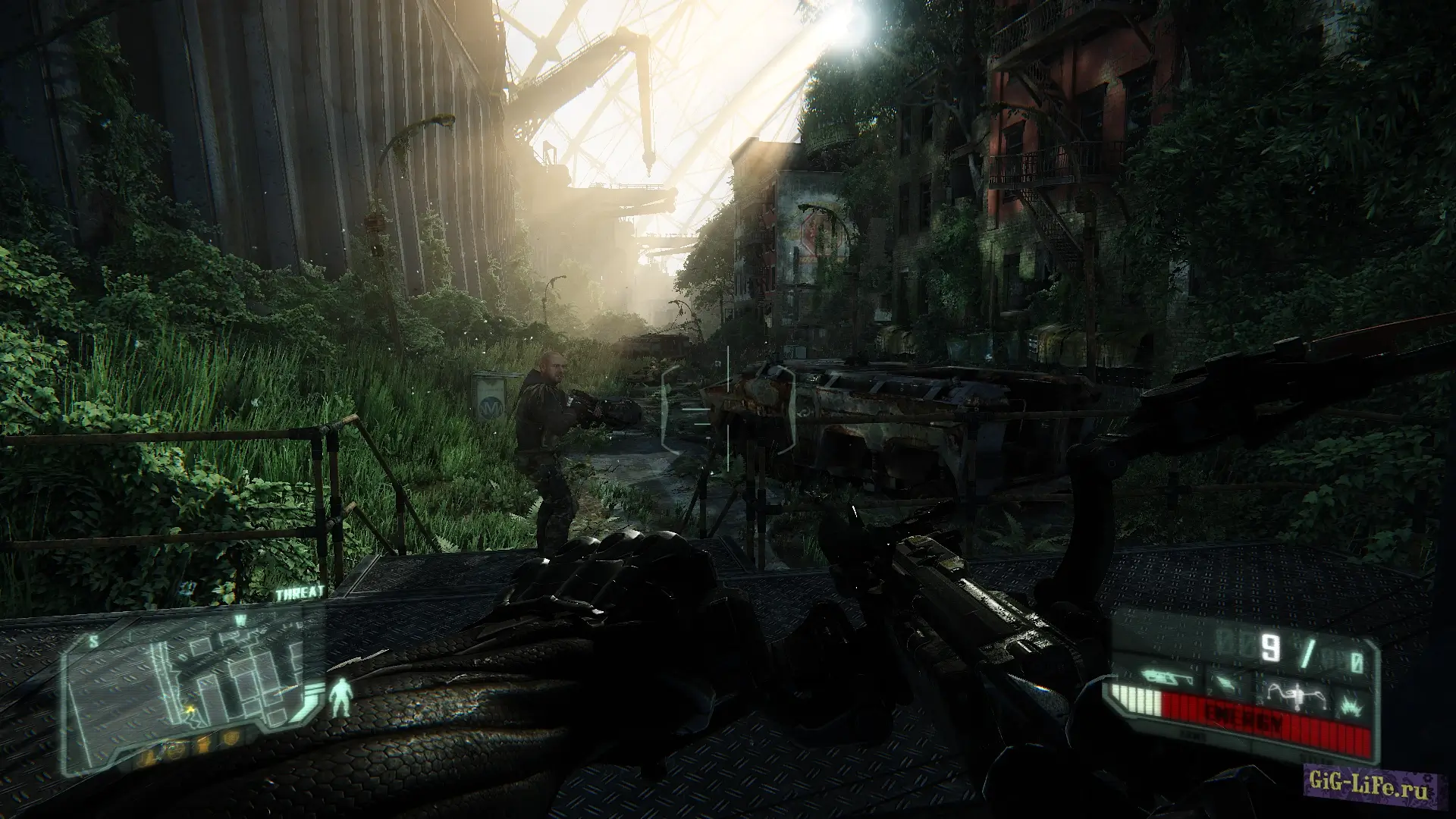Select the nanosuit stance silhouette icon
Image resolution: width=1456 pixels, height=819 pixels.
point(343,696)
